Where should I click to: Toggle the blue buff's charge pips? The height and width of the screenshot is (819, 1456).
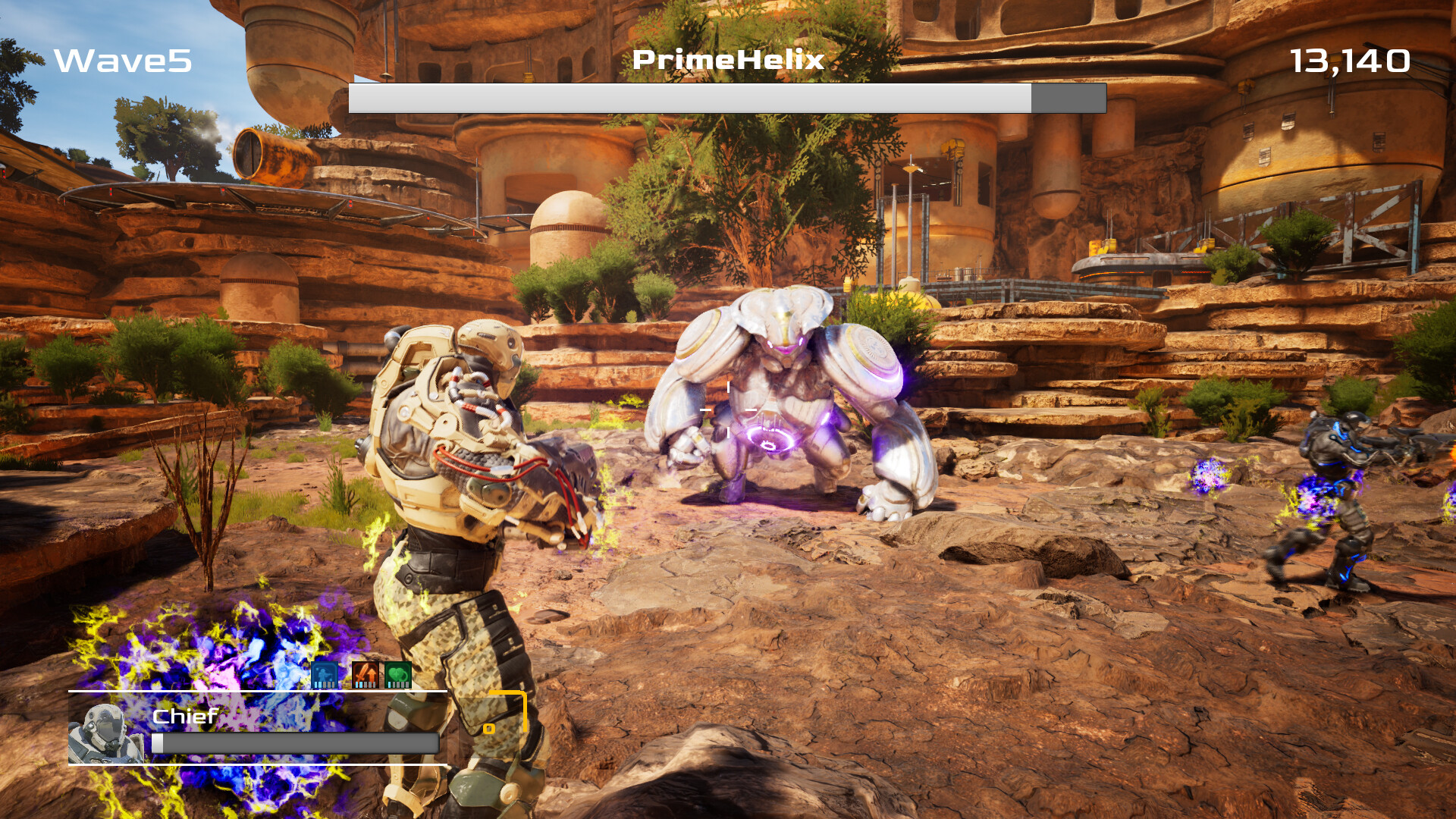point(325,684)
